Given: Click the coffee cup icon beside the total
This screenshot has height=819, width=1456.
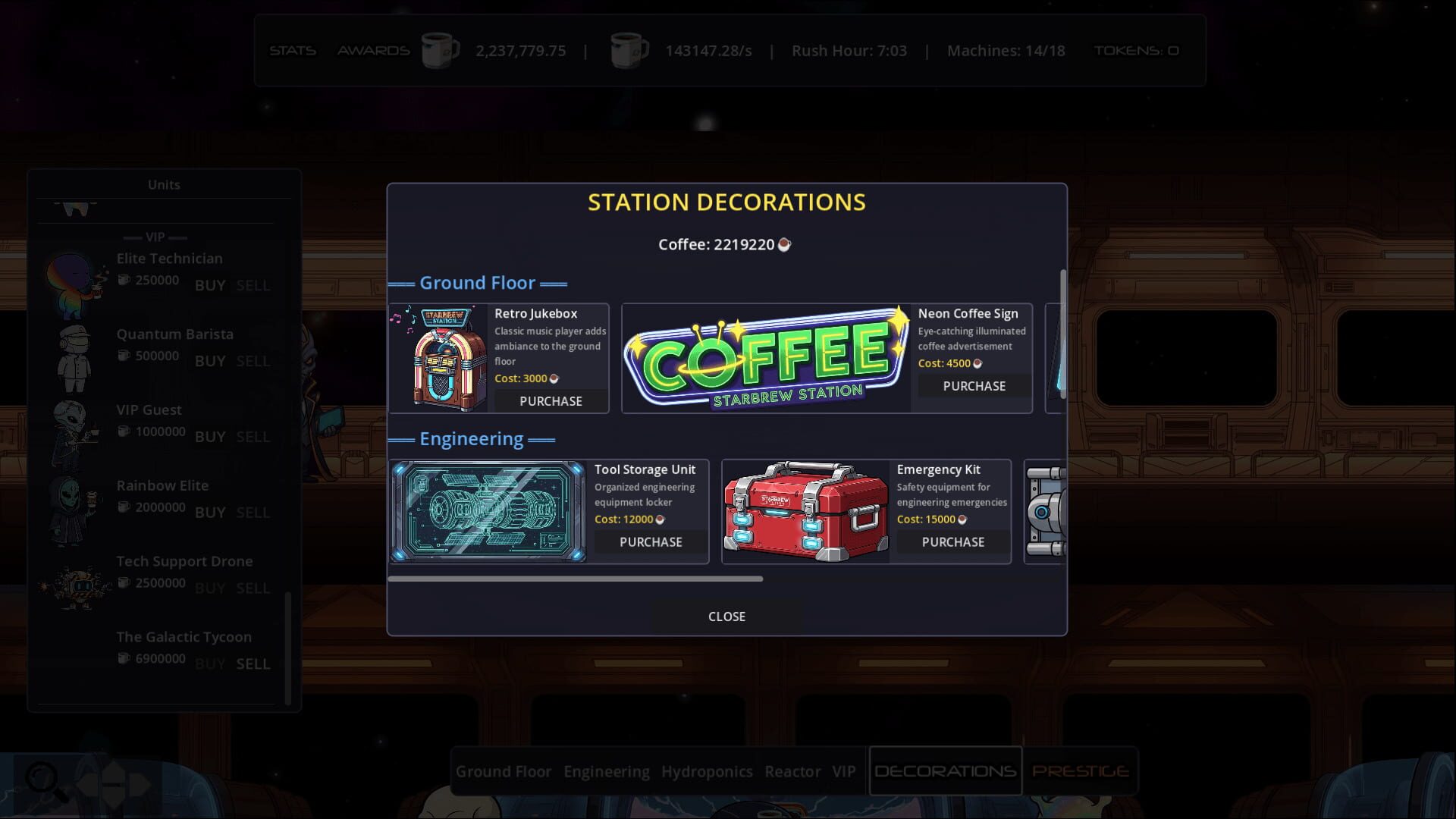Looking at the screenshot, I should point(440,49).
